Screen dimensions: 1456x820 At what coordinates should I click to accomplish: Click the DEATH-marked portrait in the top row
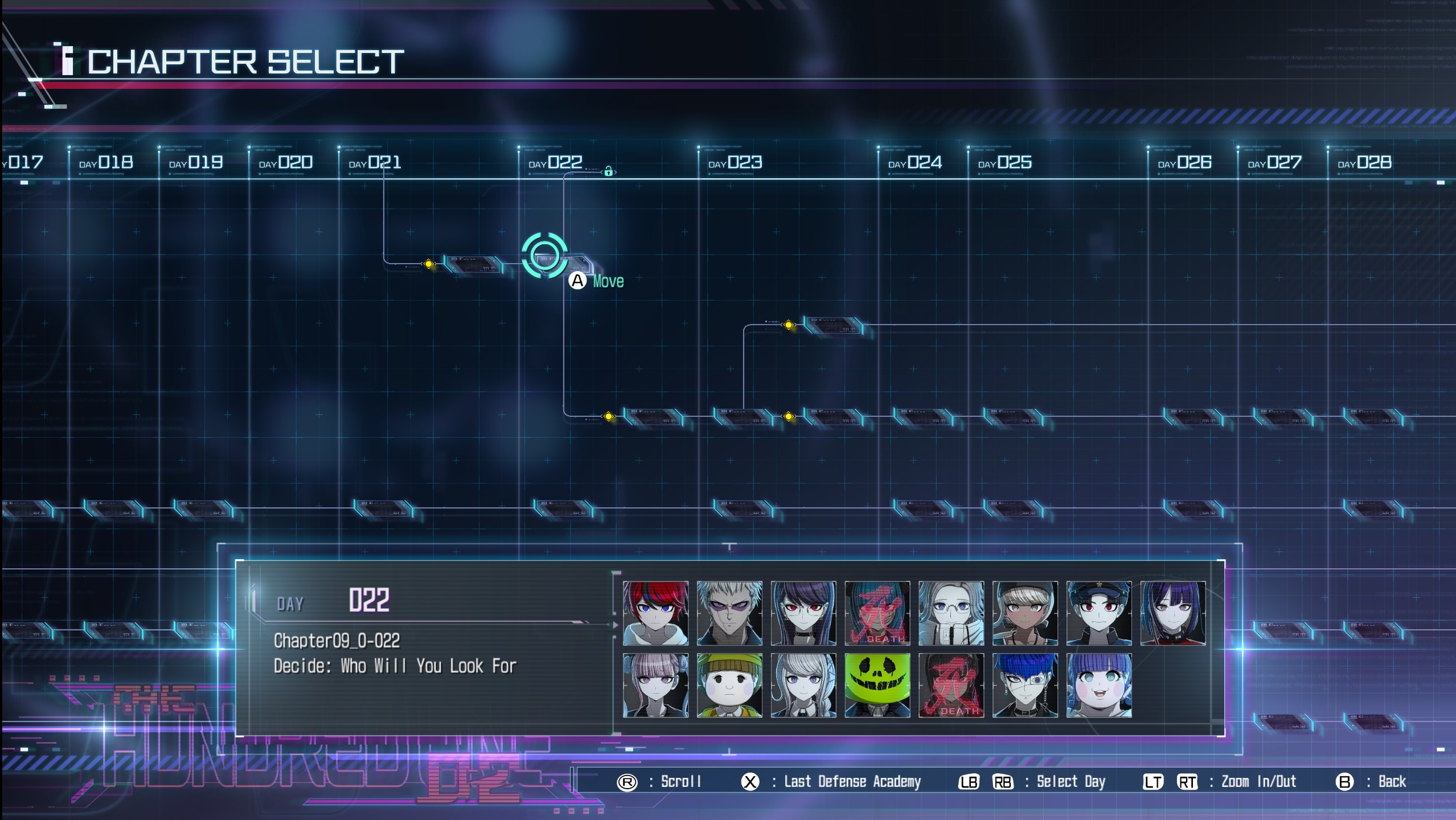coord(878,613)
